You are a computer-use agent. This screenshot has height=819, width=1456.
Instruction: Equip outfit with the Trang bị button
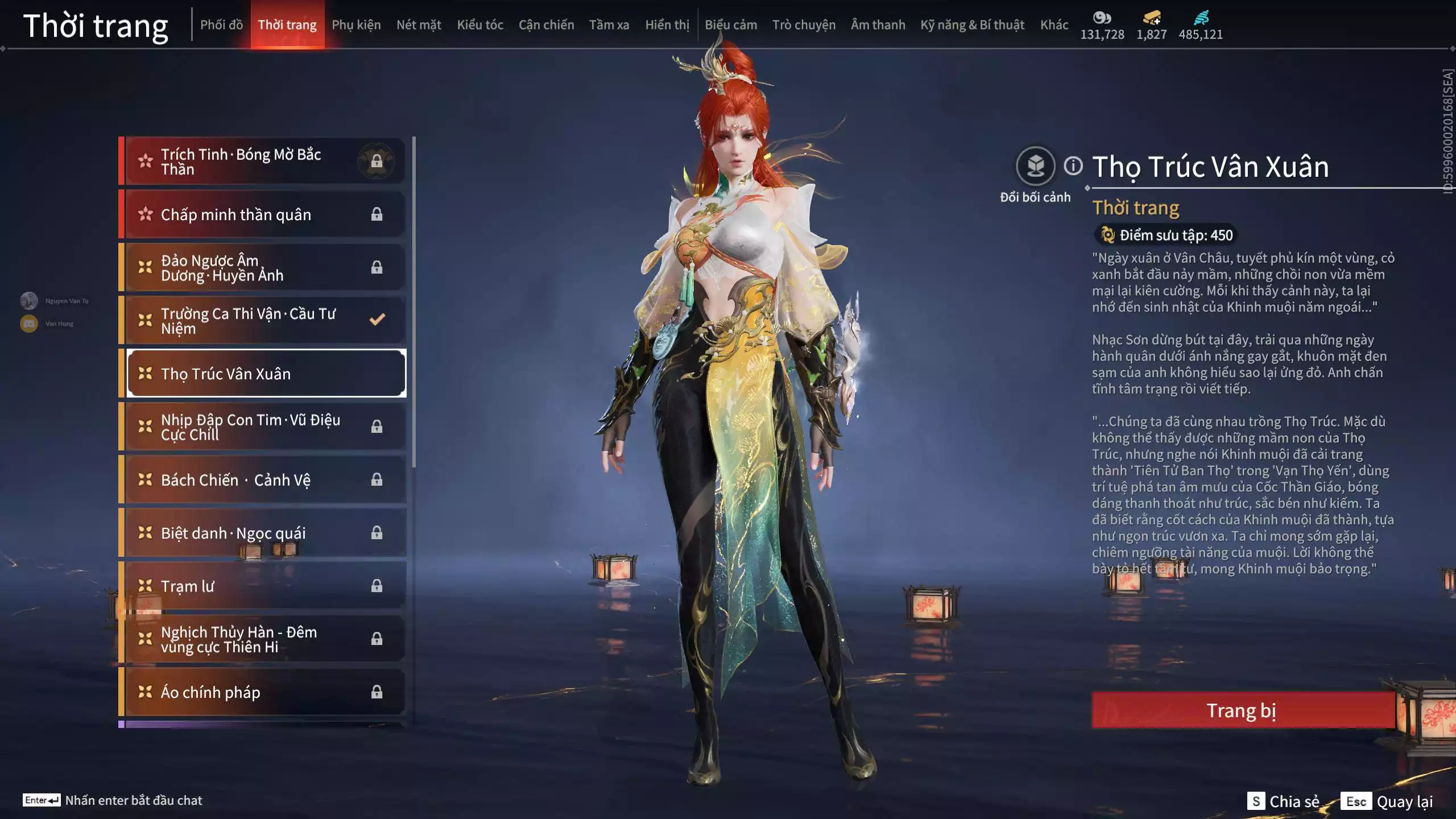[1242, 710]
